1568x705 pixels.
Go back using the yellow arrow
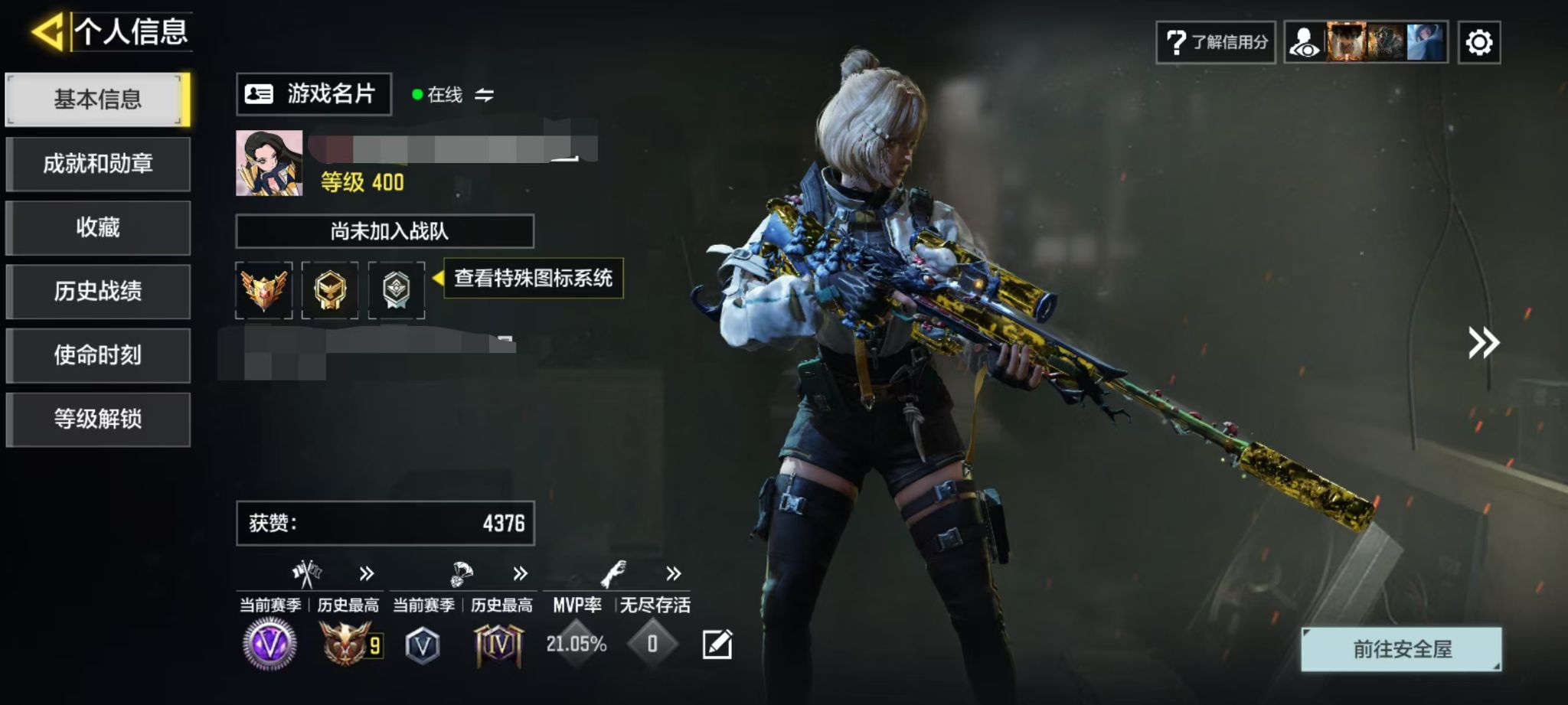pyautogui.click(x=47, y=32)
